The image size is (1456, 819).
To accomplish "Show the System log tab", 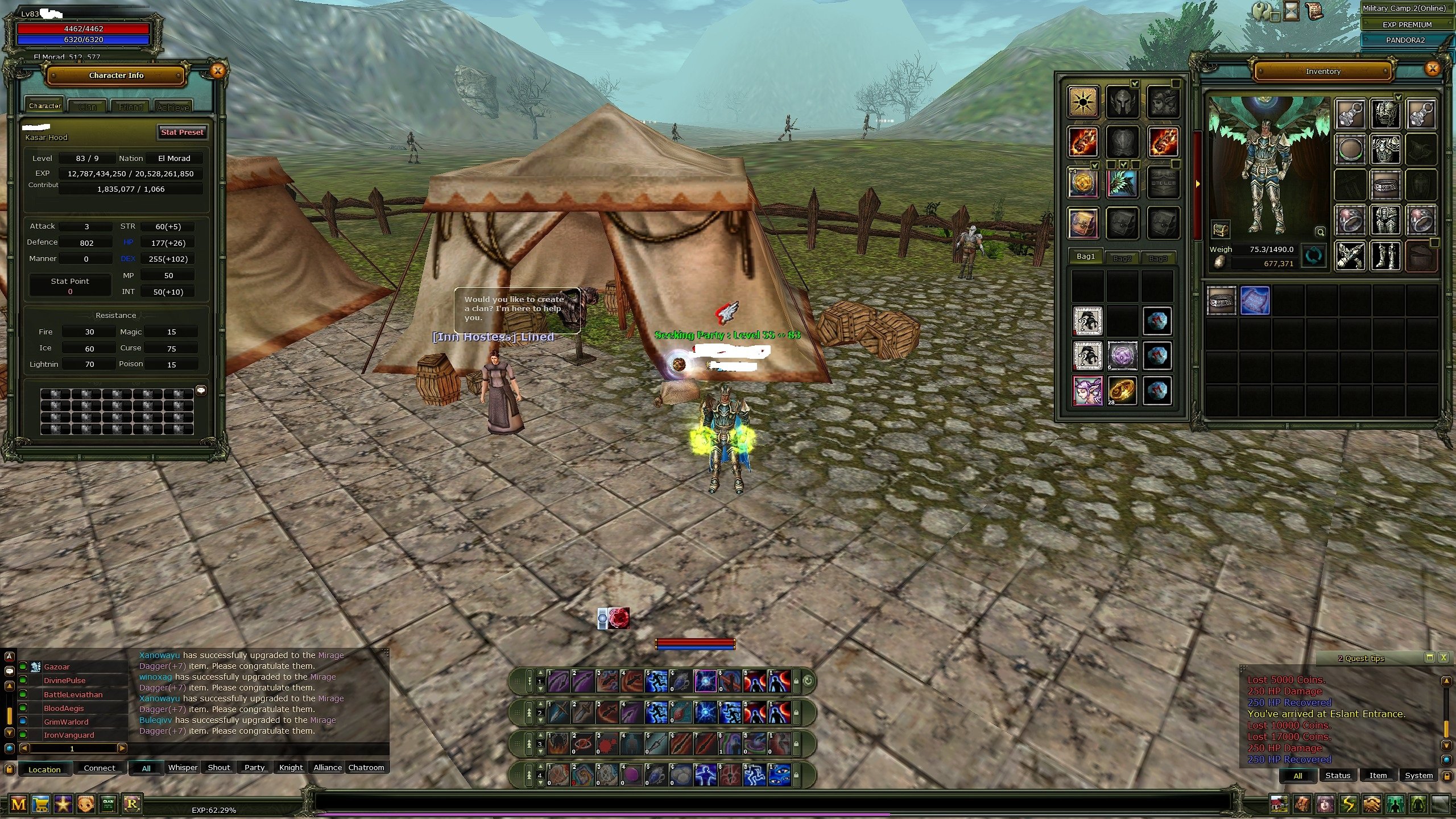I will click(1418, 775).
